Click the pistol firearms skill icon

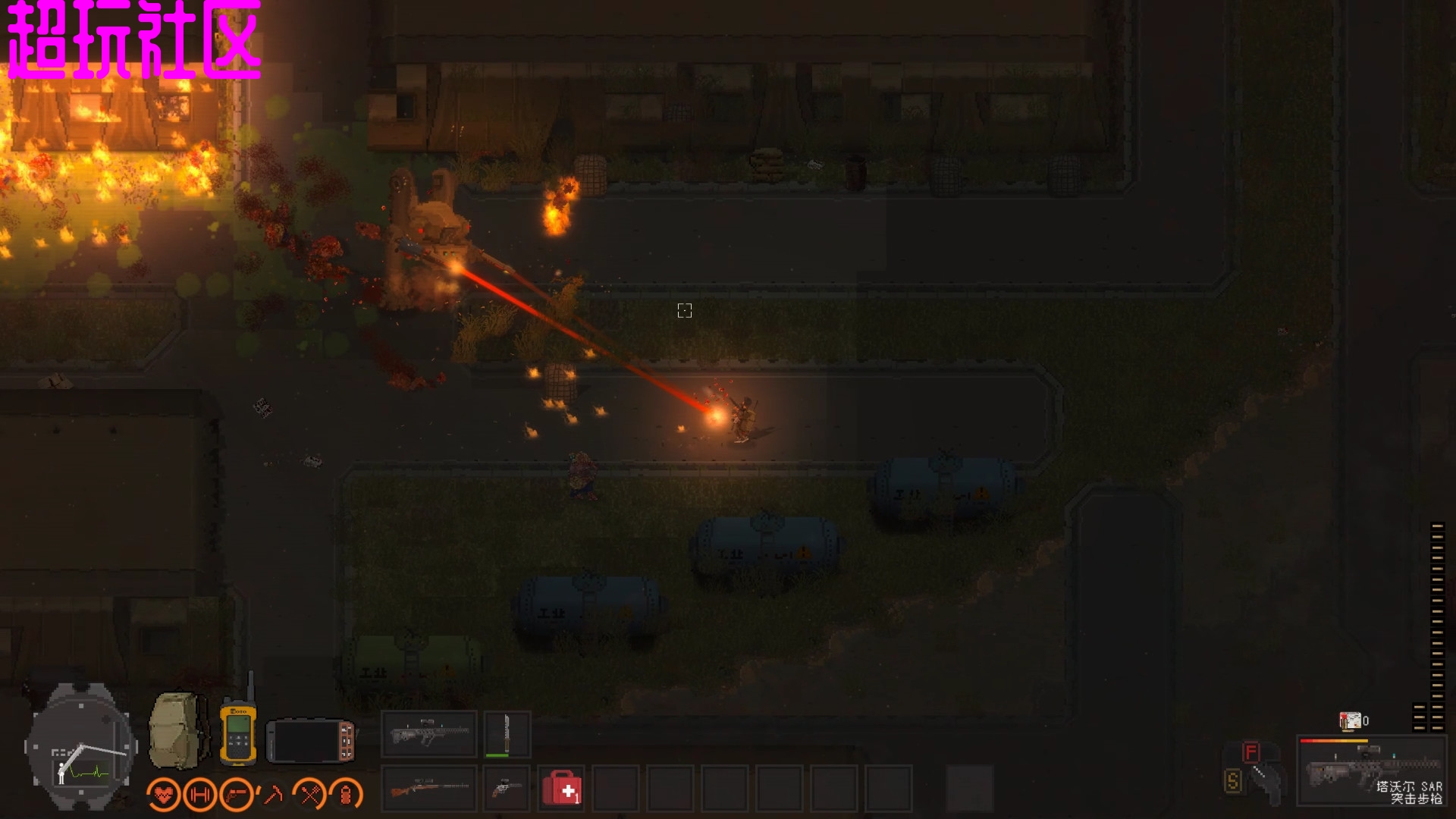point(237,794)
